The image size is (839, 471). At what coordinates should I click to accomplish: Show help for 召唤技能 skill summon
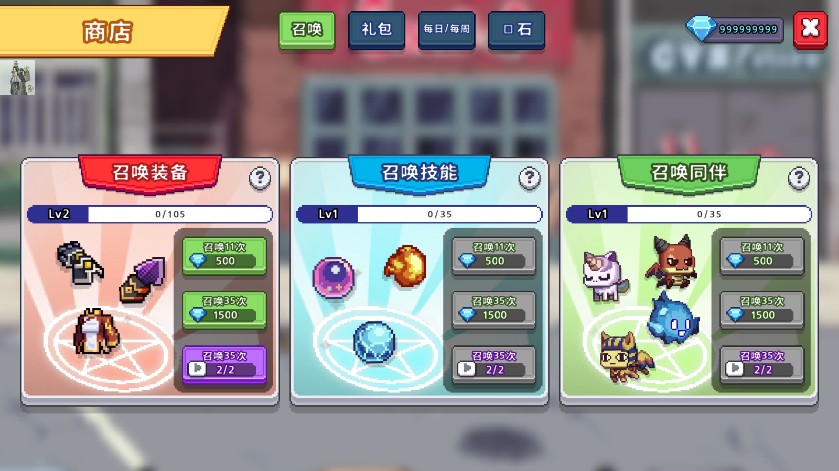[x=530, y=178]
